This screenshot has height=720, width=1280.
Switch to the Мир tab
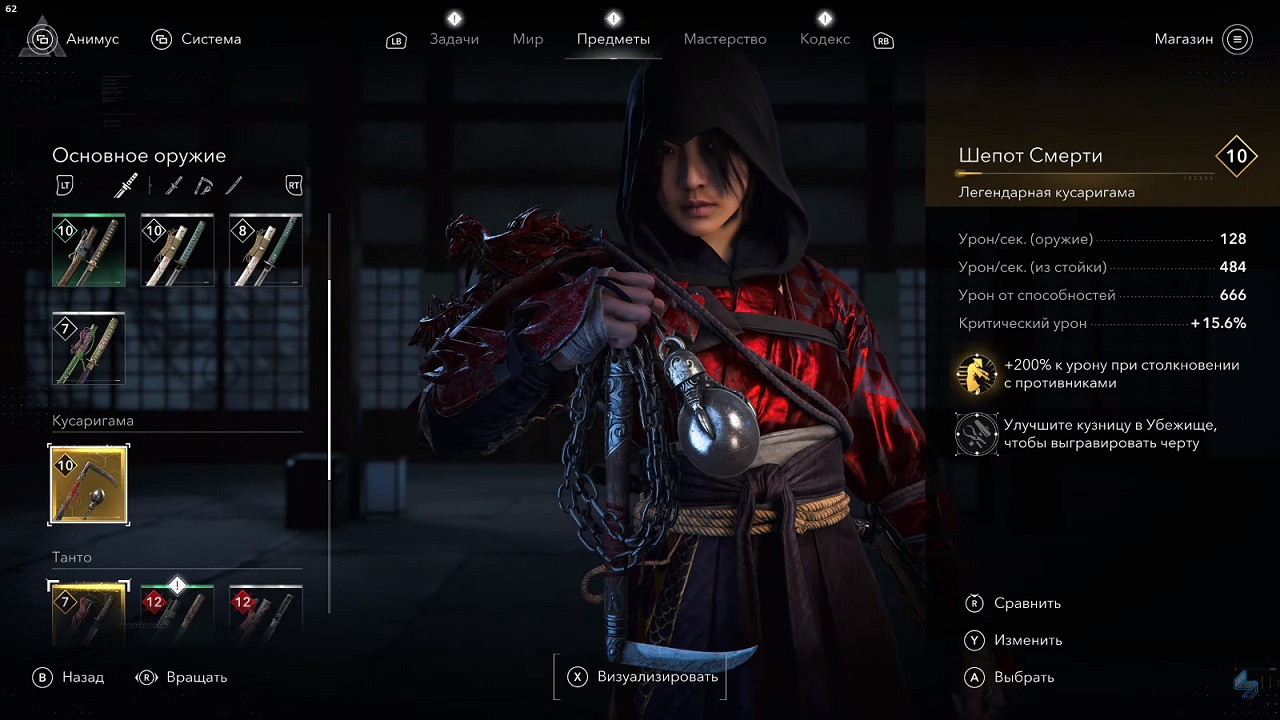point(527,40)
